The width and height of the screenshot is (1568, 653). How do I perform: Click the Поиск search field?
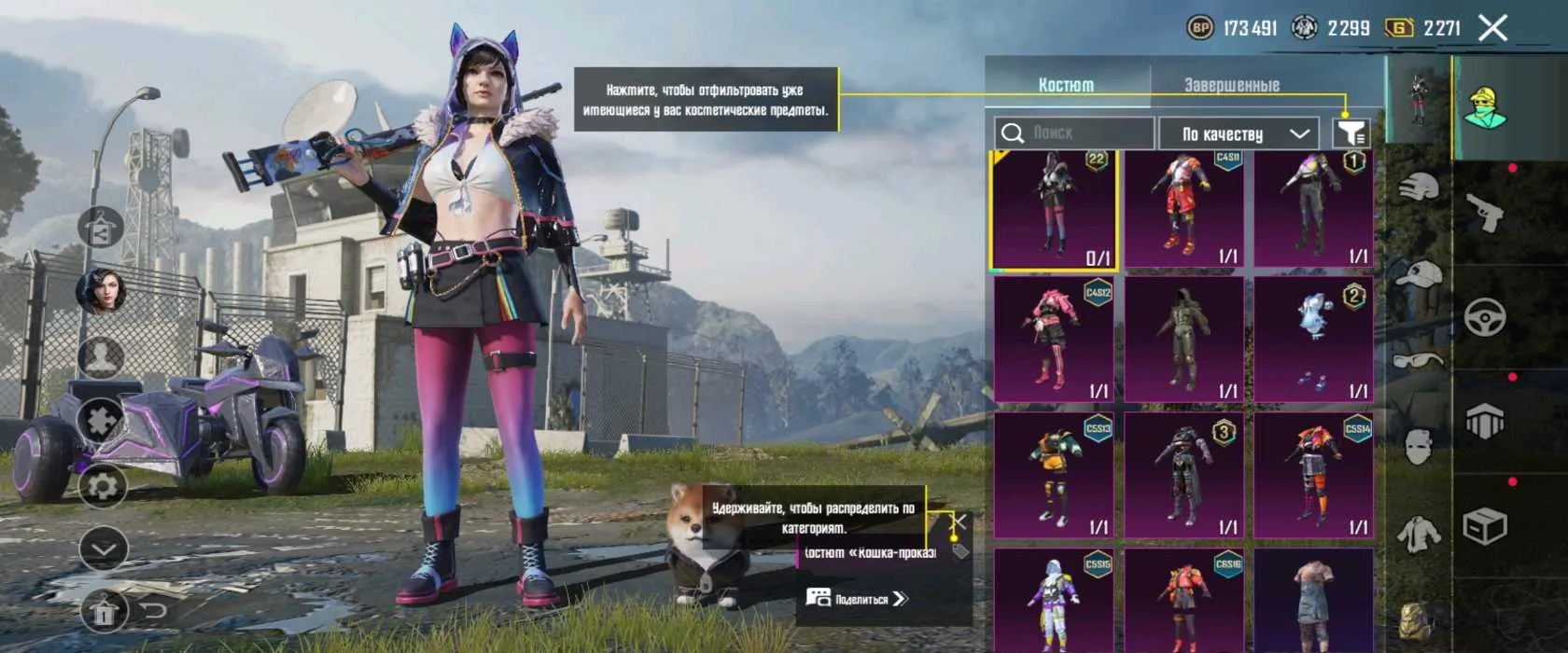click(x=1073, y=133)
